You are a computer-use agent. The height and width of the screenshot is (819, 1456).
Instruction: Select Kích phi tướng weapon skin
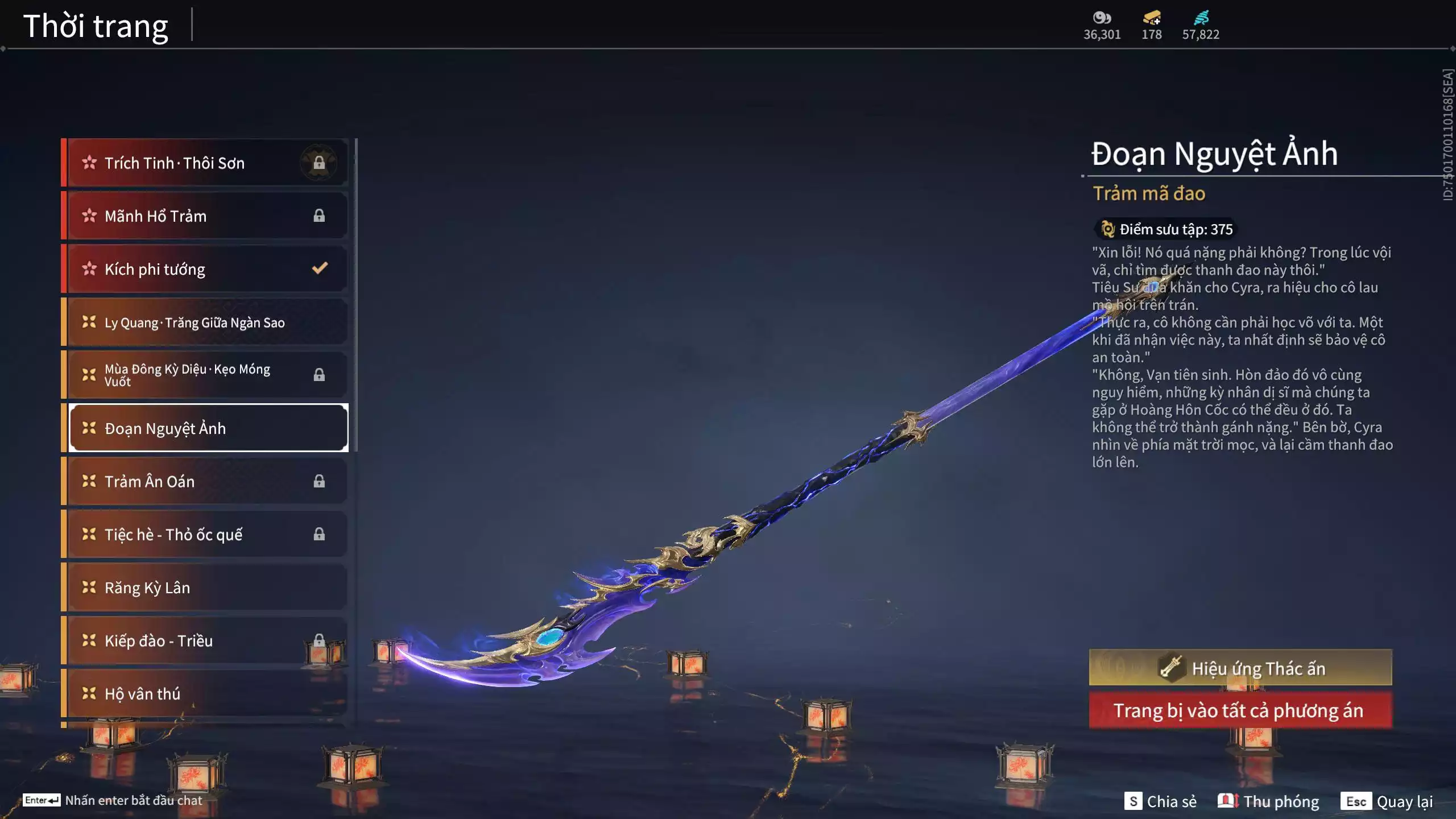point(205,269)
